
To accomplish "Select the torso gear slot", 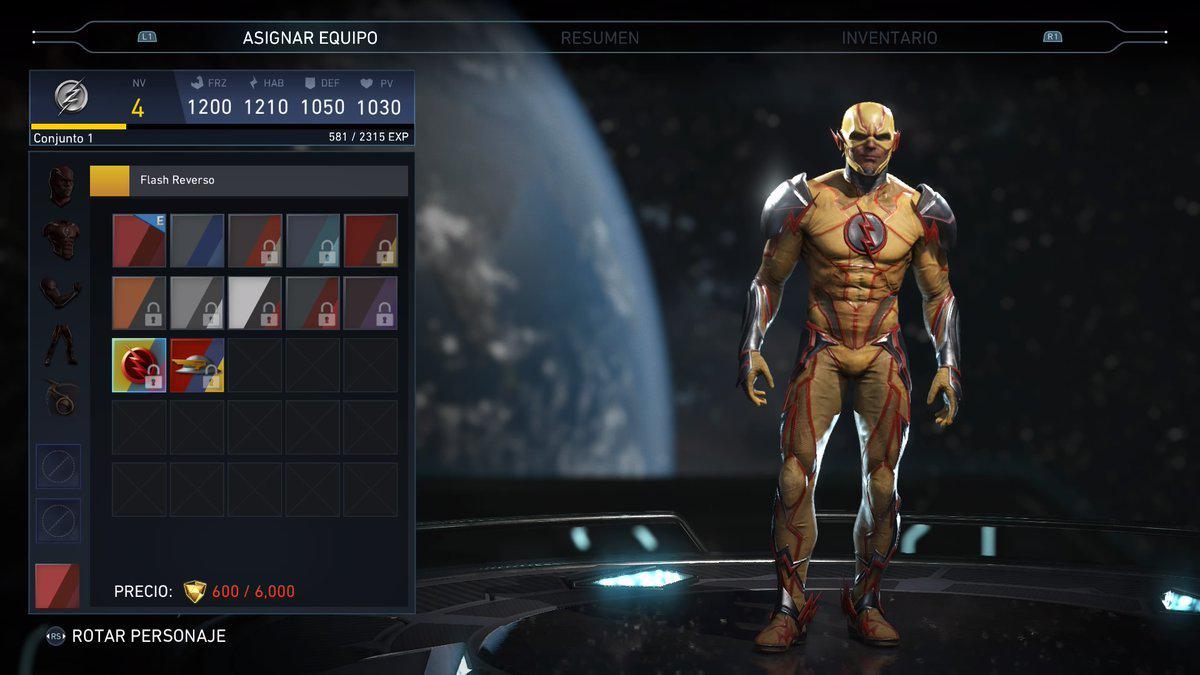I will (x=61, y=240).
